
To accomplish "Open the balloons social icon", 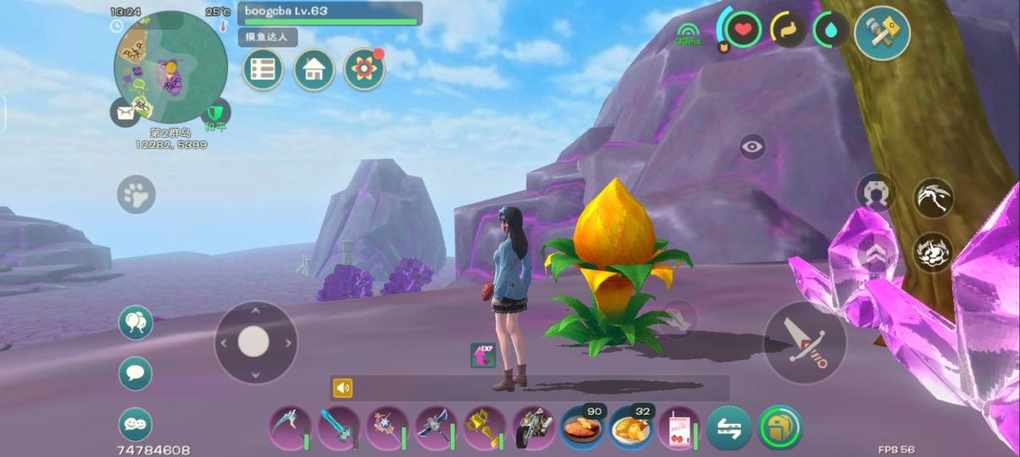I will pyautogui.click(x=135, y=323).
